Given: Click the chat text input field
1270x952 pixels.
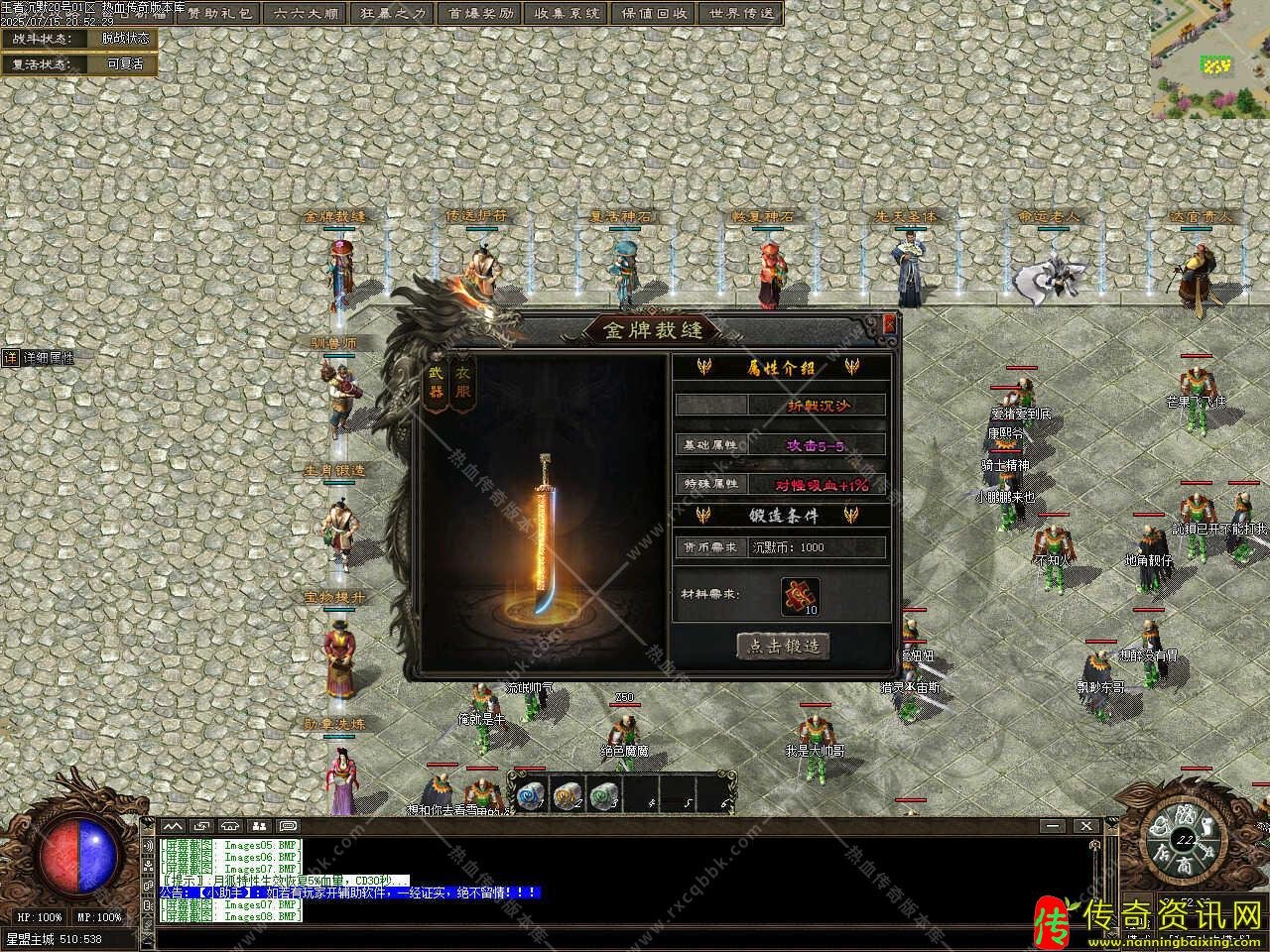Looking at the screenshot, I should point(595,934).
